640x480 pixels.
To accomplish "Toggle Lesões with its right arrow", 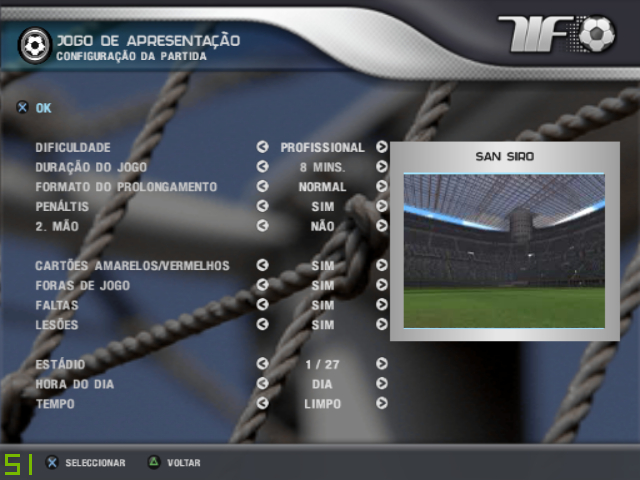I will 382,325.
